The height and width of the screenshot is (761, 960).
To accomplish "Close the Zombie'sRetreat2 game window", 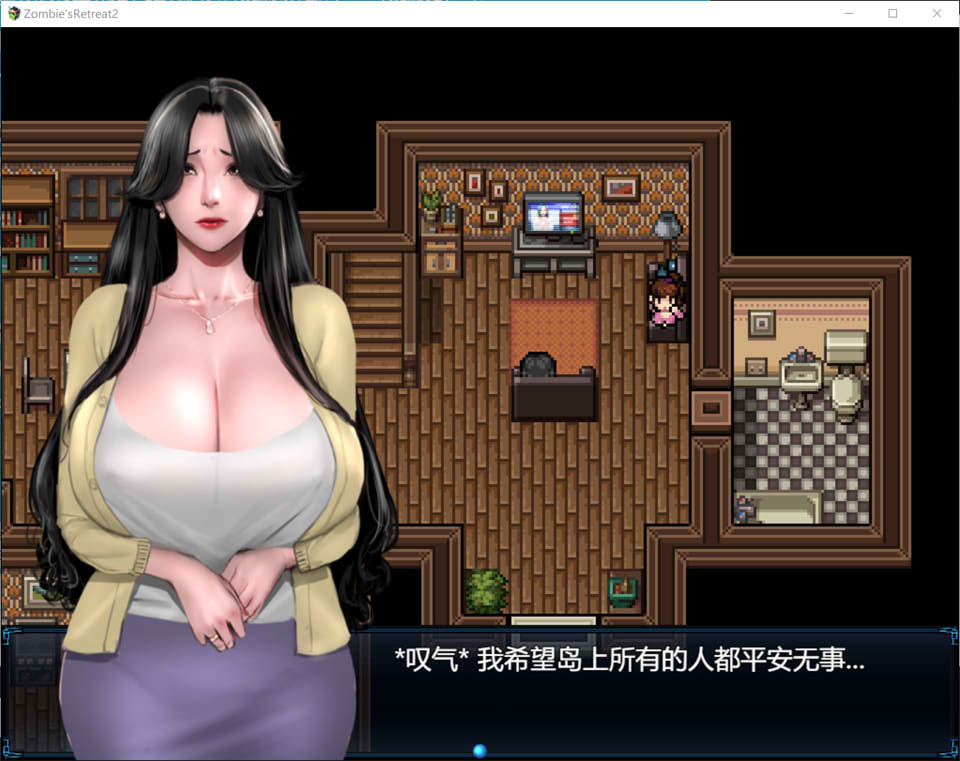I will pyautogui.click(x=937, y=14).
